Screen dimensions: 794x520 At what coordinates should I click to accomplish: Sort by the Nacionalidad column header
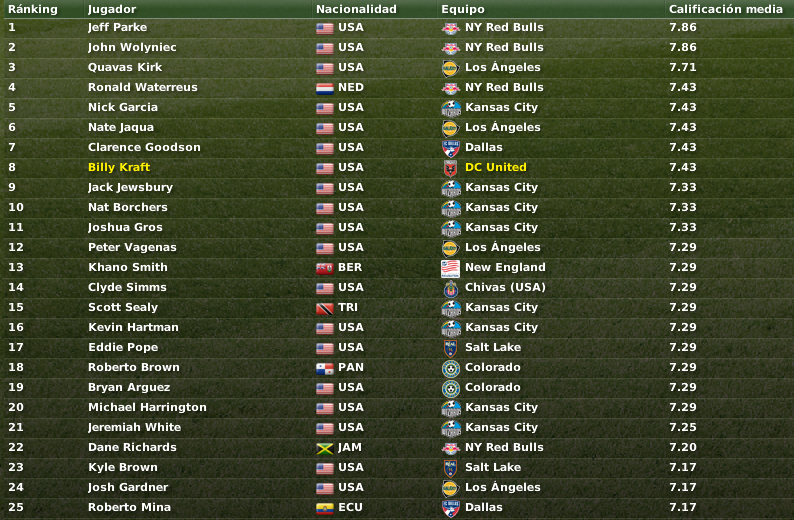click(x=356, y=9)
